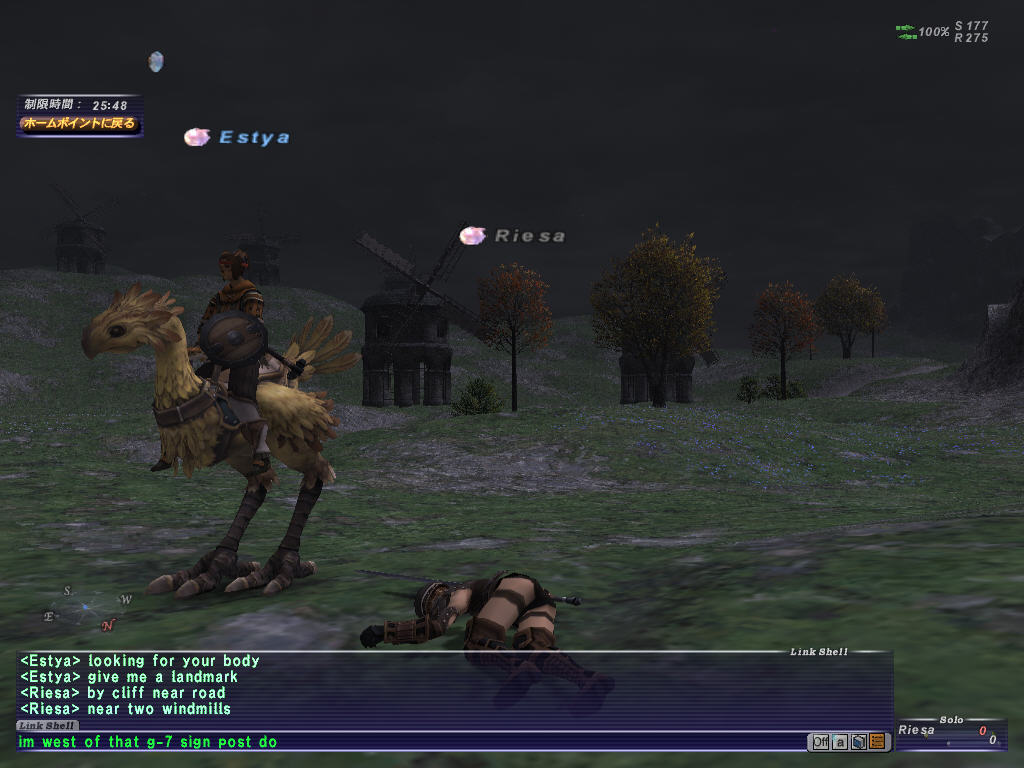
Task: Click the blue book icon in chat bar
Action: point(858,741)
